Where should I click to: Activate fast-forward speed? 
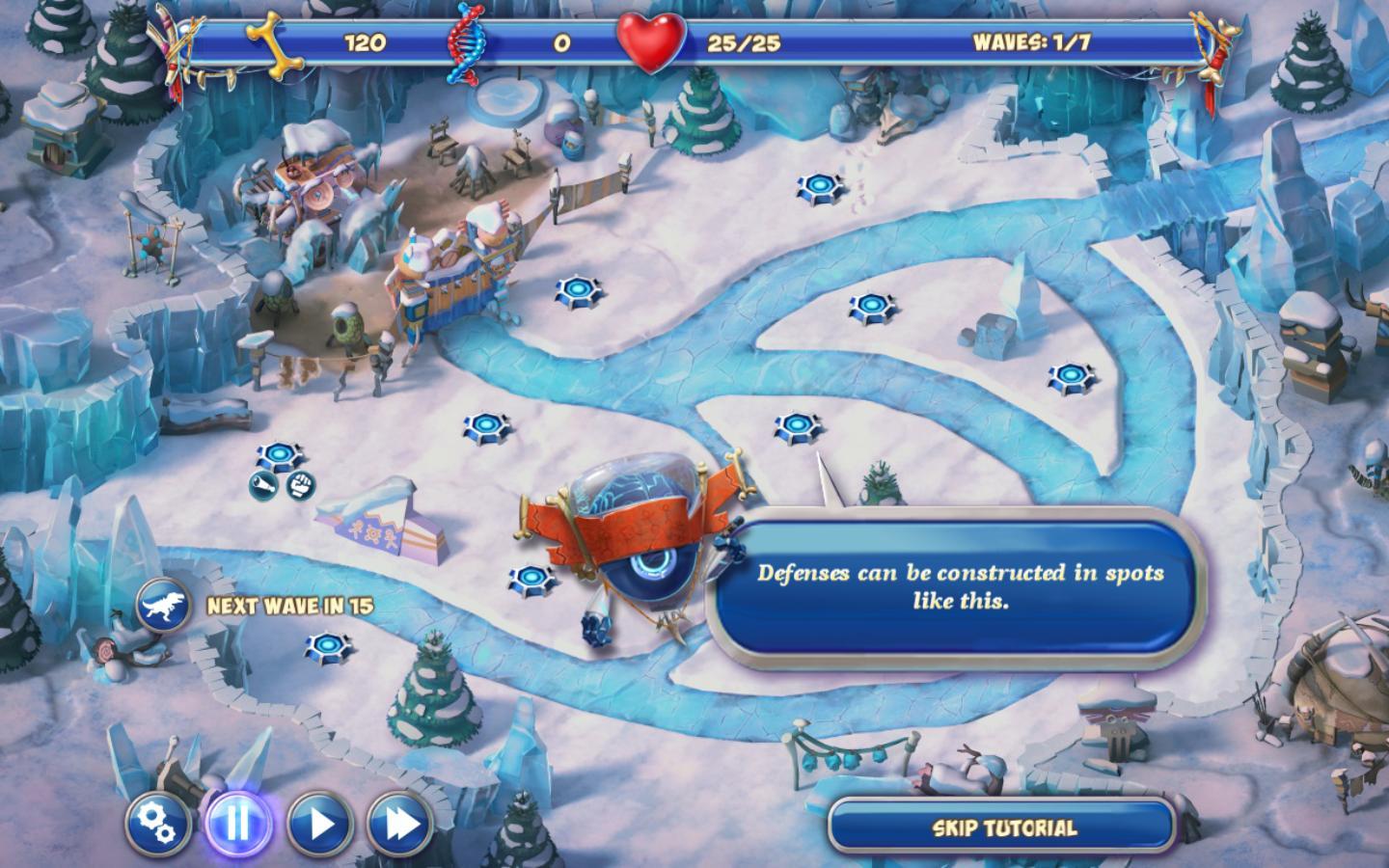pyautogui.click(x=400, y=824)
